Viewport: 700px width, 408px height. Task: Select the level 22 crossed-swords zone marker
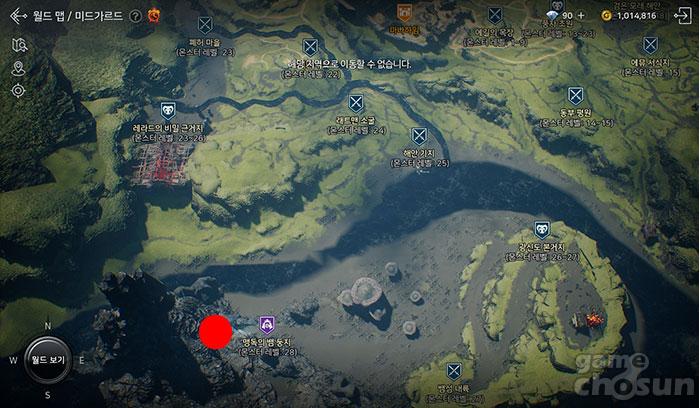point(310,46)
